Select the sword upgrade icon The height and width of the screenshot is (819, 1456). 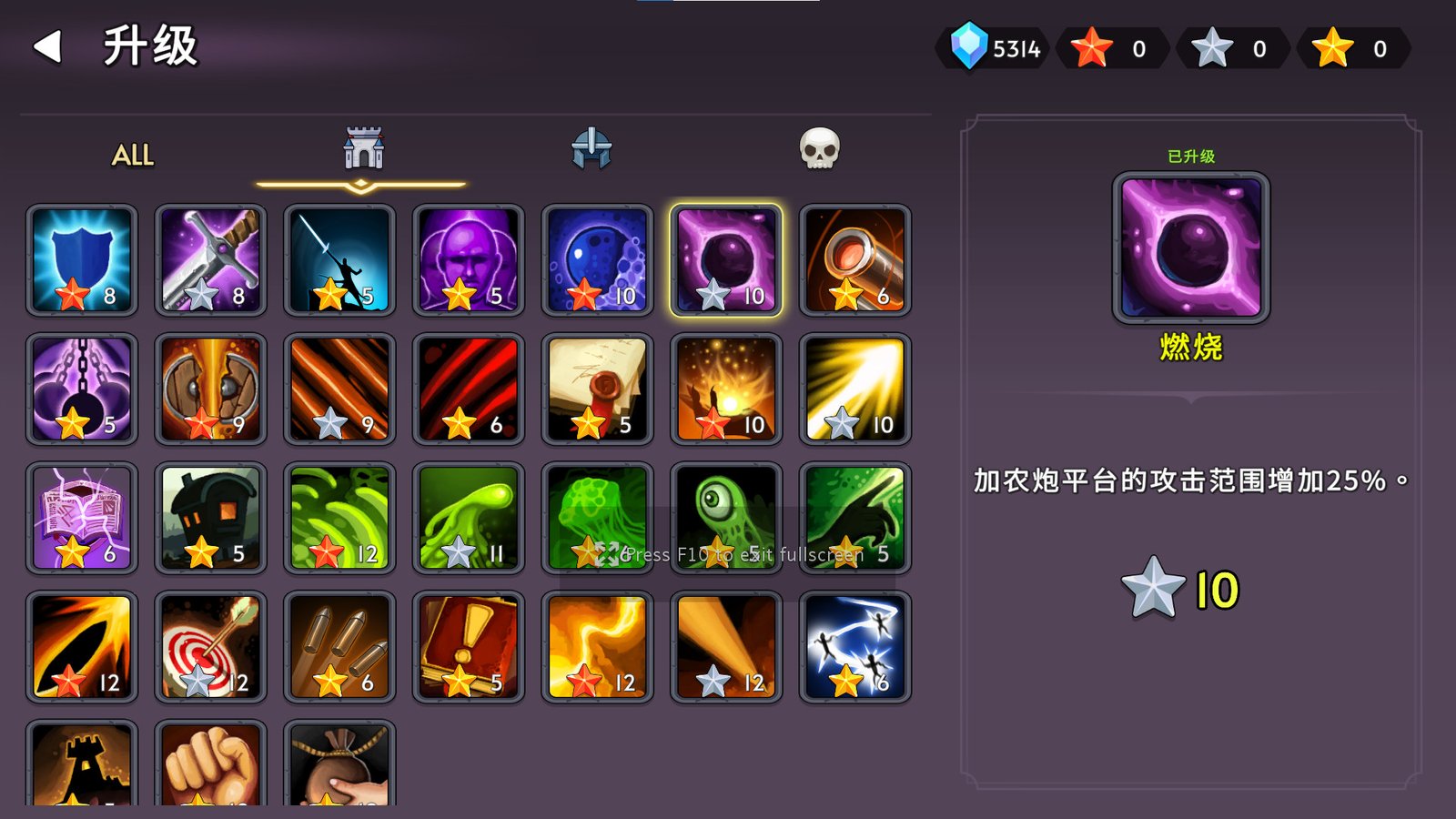point(210,261)
